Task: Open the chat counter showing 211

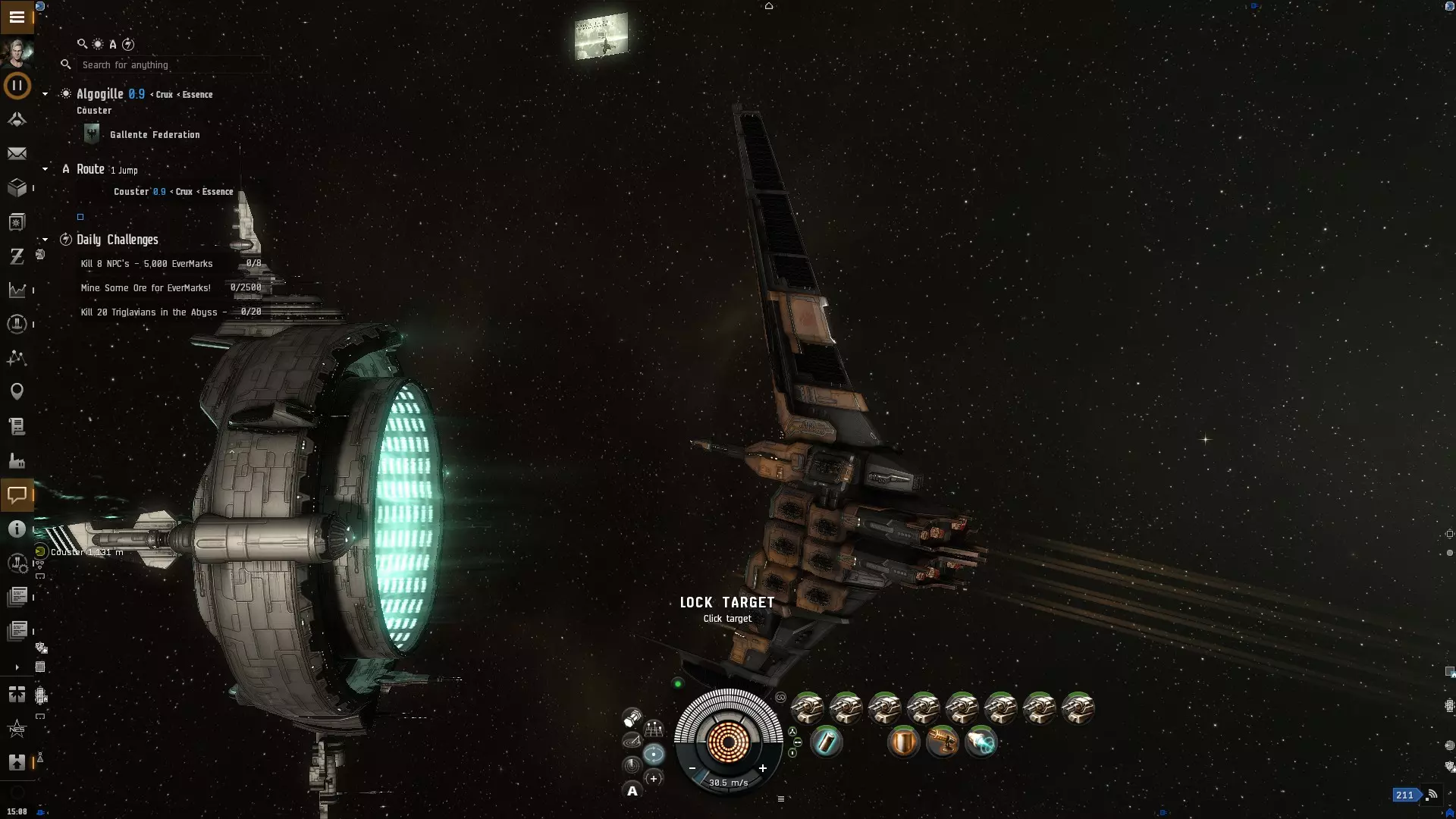Action: [1404, 795]
